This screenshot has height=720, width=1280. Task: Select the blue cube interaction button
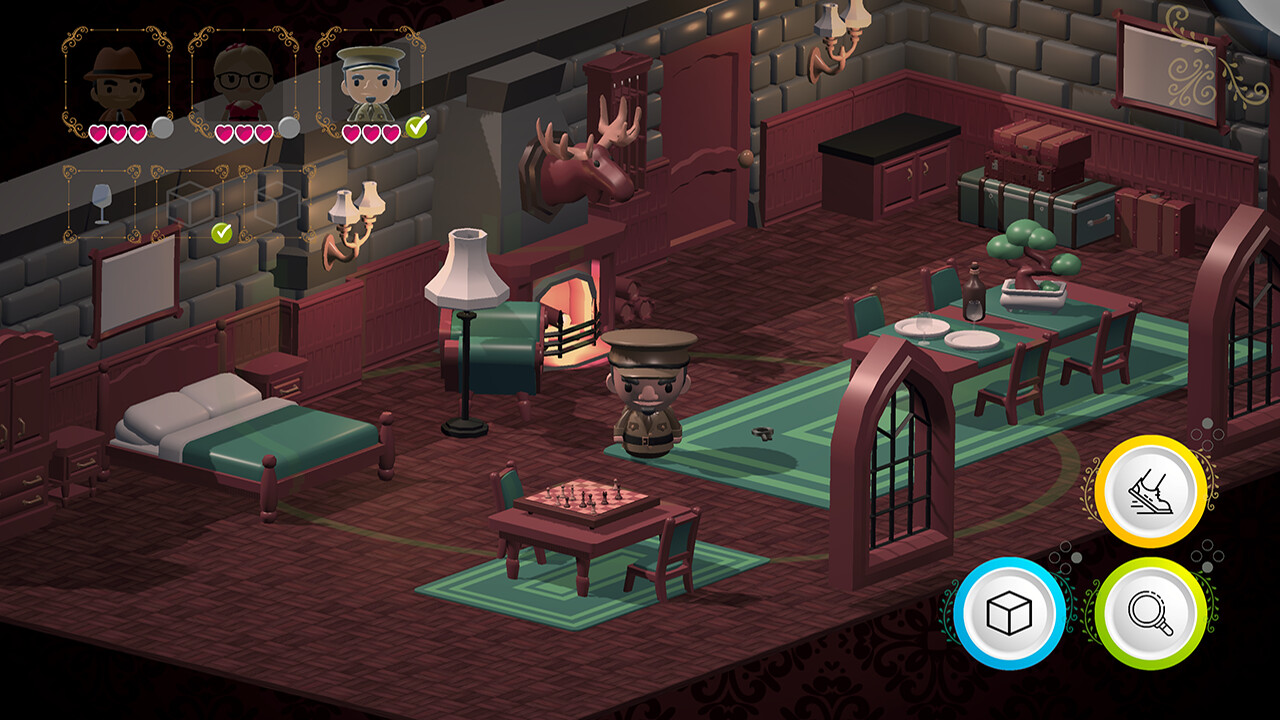[x=1012, y=611]
